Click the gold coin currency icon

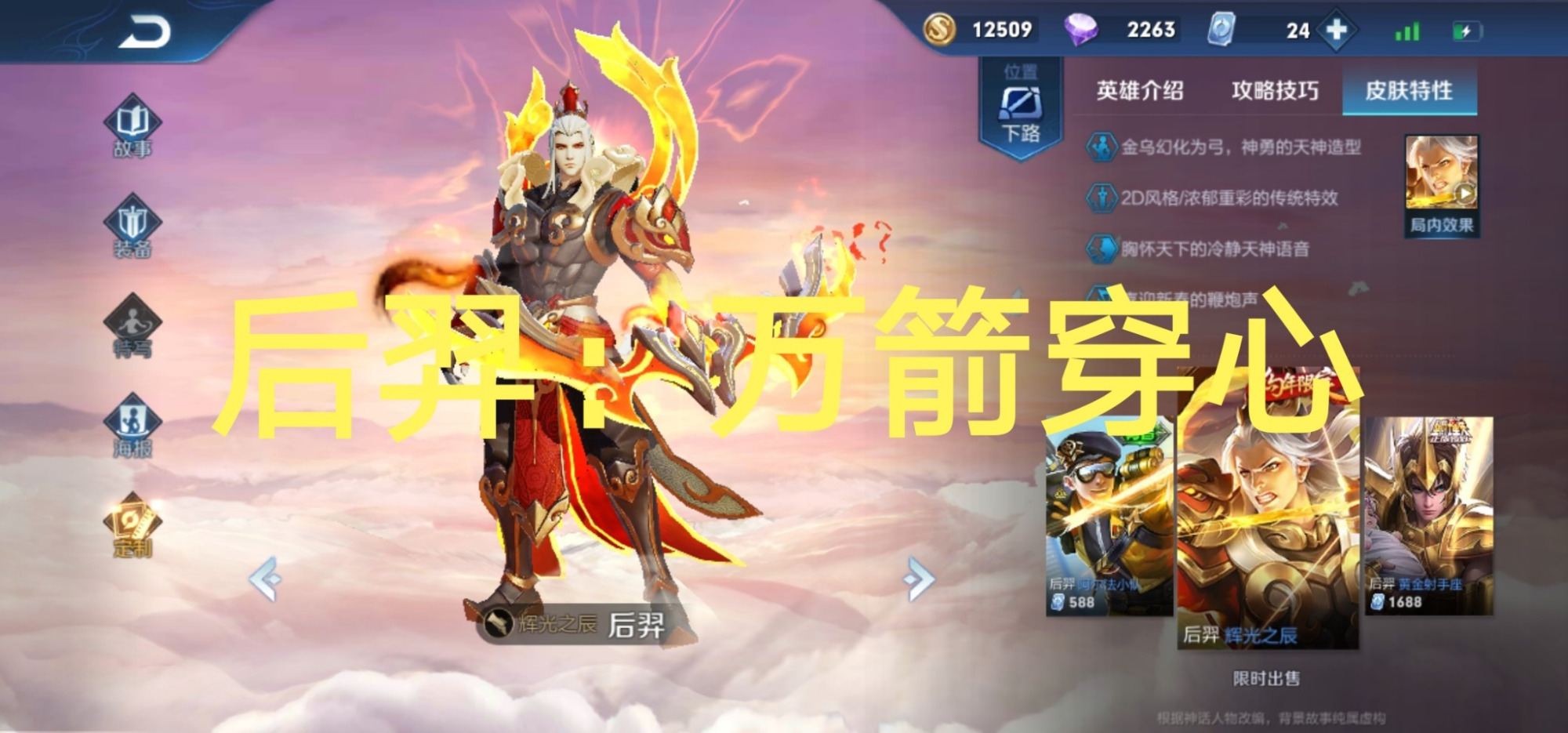click(942, 29)
